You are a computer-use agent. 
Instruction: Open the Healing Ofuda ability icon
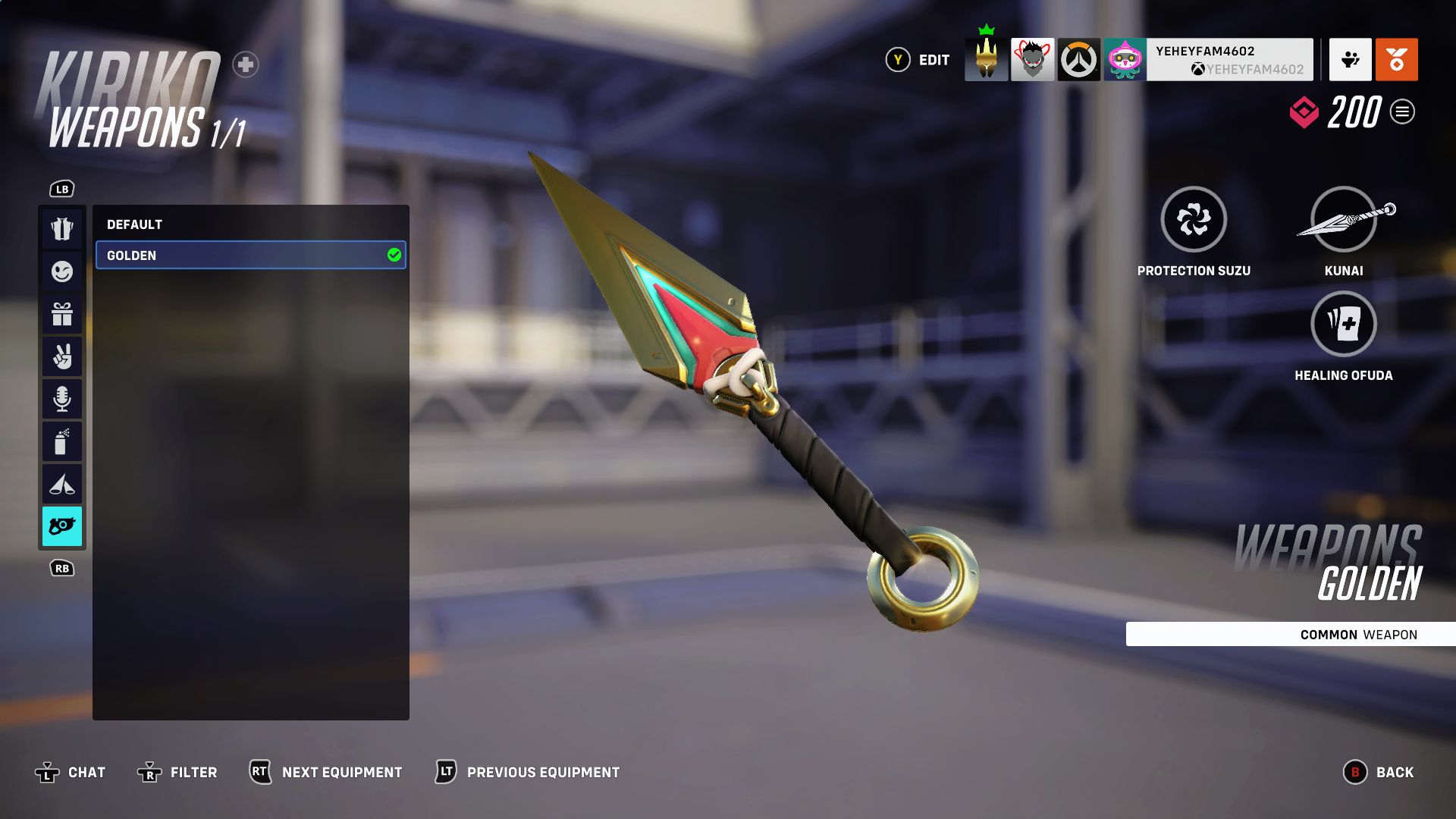pyautogui.click(x=1344, y=324)
